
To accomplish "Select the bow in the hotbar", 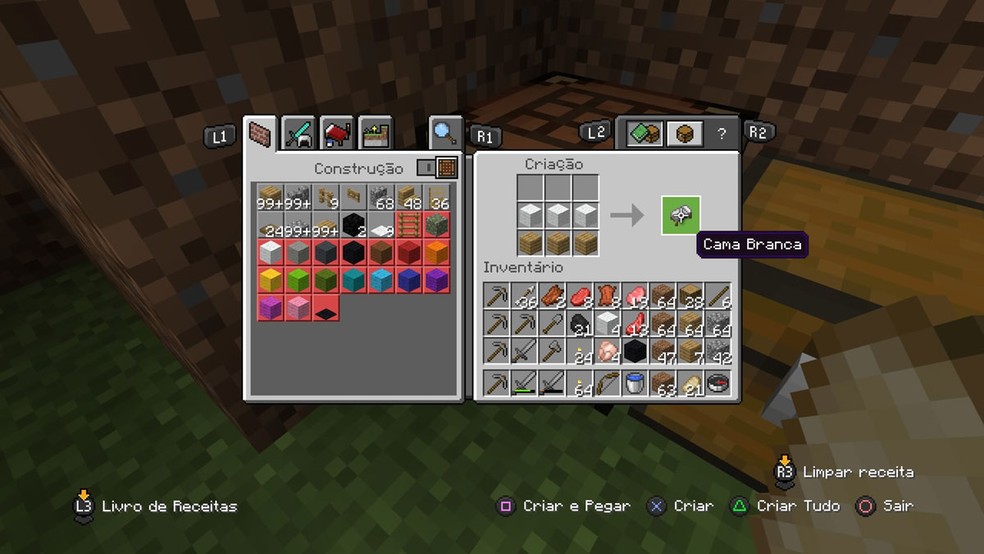I will click(607, 383).
